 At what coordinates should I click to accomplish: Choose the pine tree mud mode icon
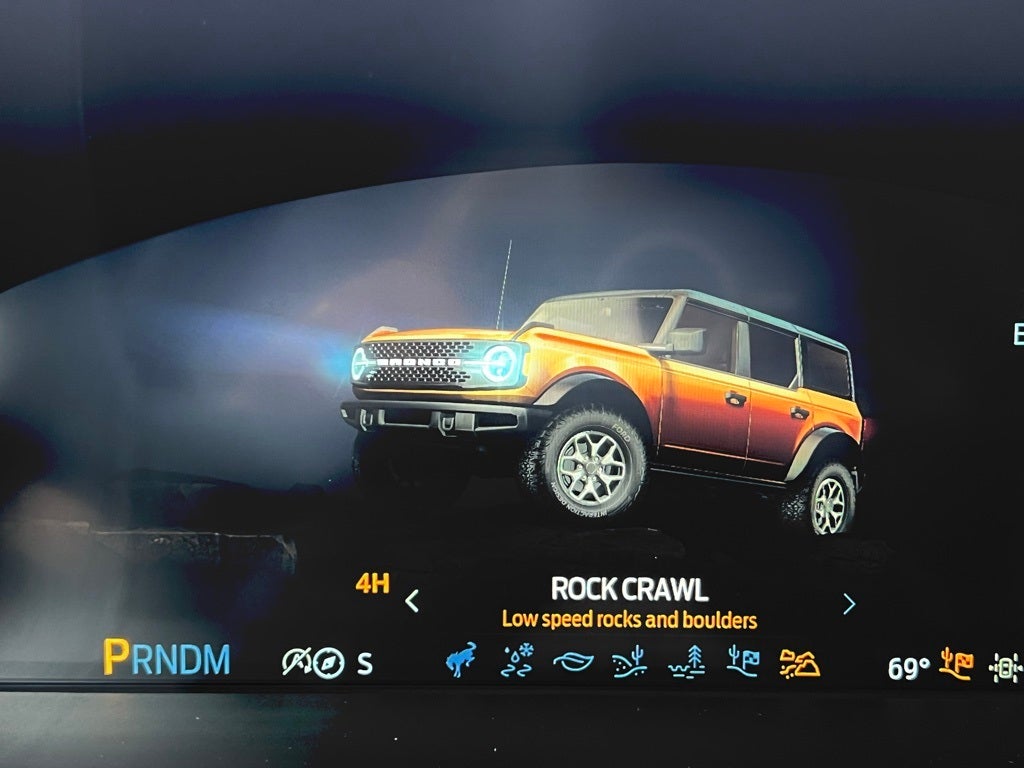(x=686, y=662)
